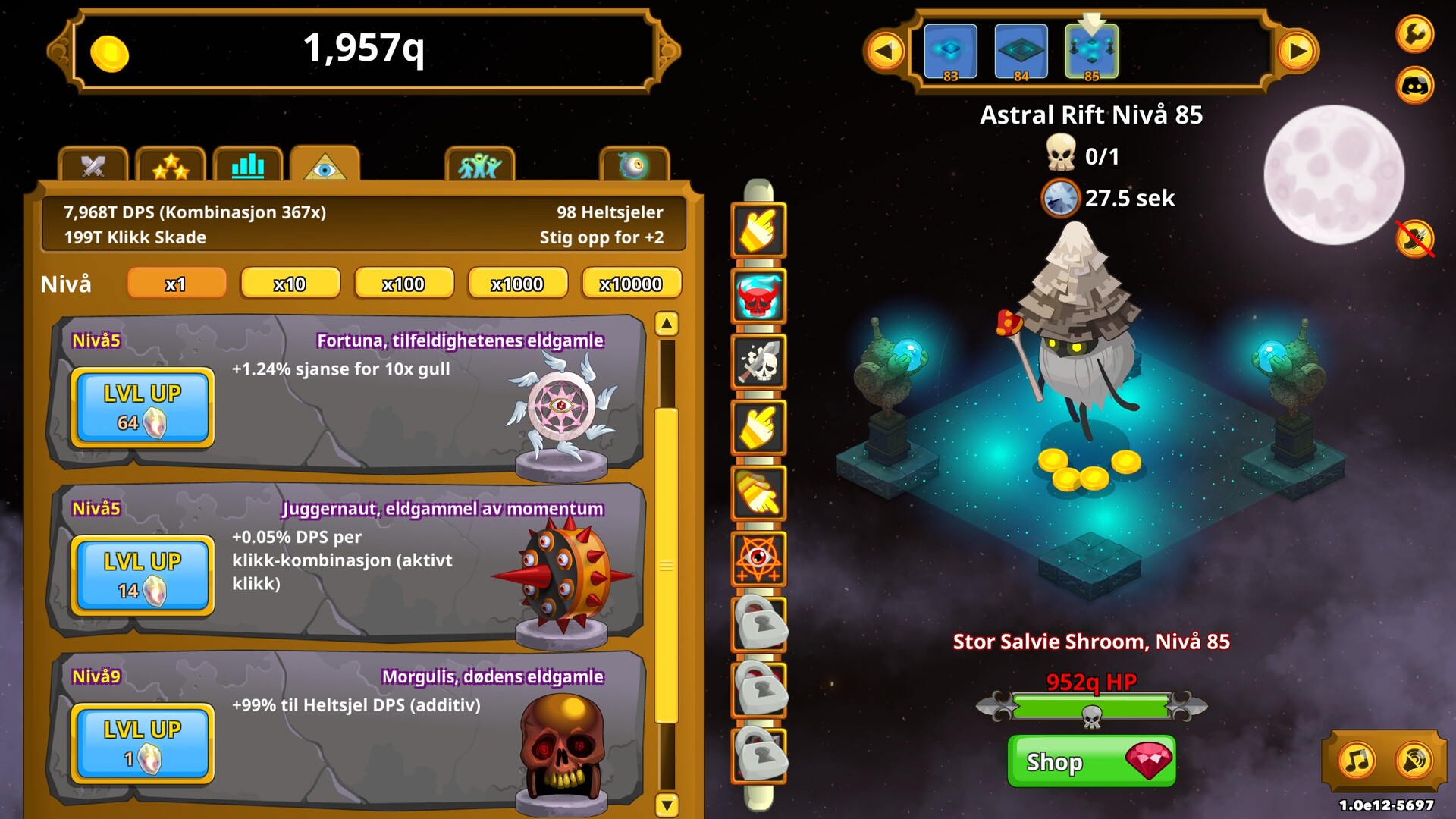Open the crossed swords heroes tab
Viewport: 1456px width, 819px height.
tap(93, 165)
